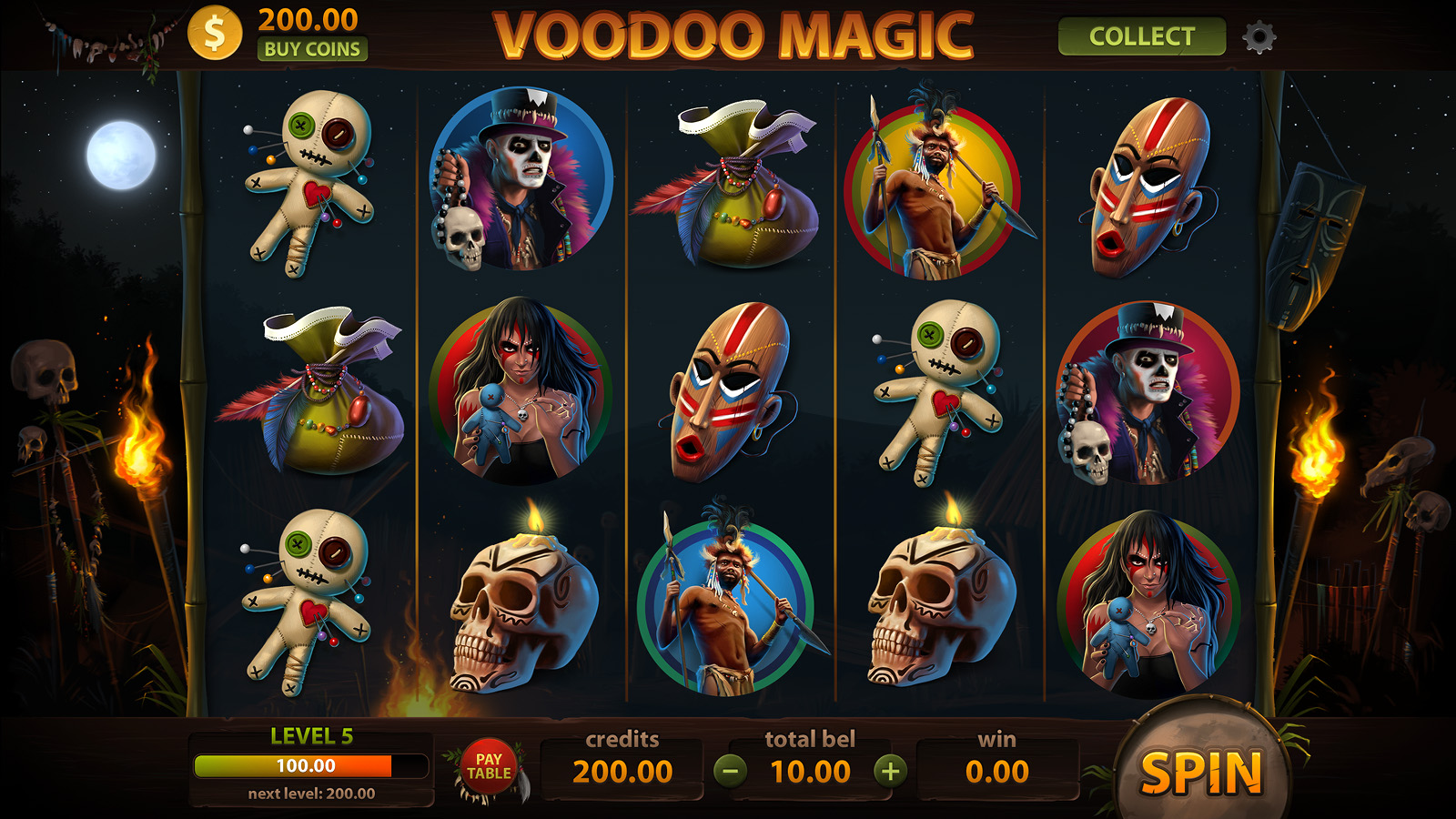Open the settings gear

pos(1259,37)
